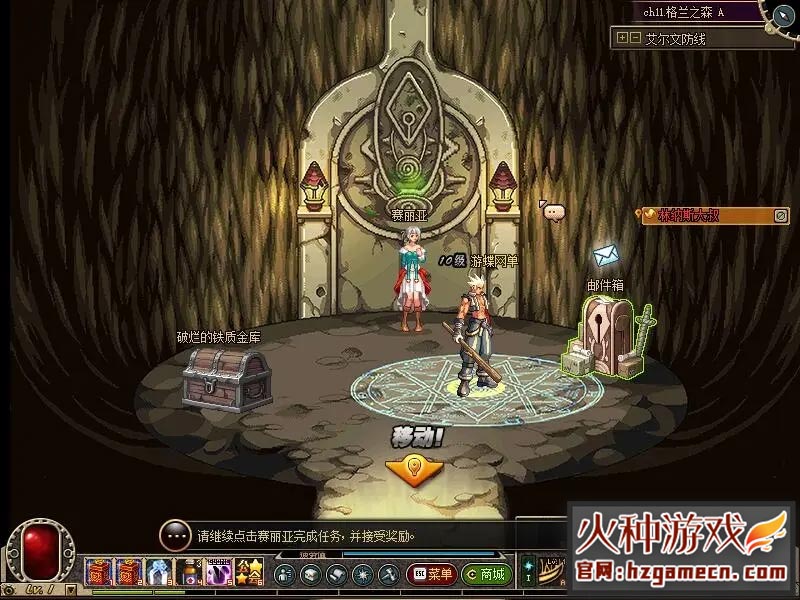Click the dropdown arrow beside the level display

pyautogui.click(x=72, y=591)
